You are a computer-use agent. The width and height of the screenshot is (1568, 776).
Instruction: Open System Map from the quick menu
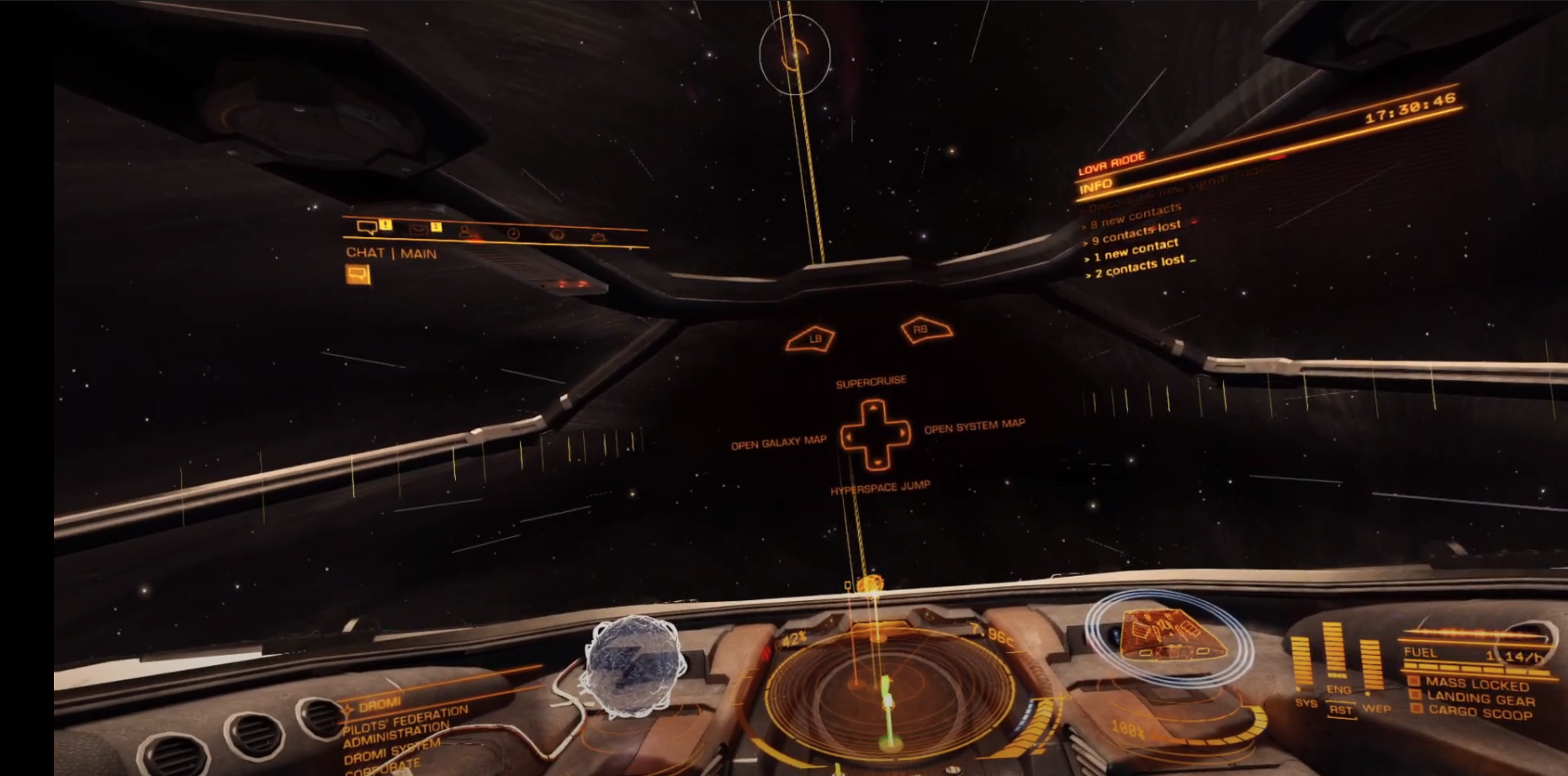point(974,426)
